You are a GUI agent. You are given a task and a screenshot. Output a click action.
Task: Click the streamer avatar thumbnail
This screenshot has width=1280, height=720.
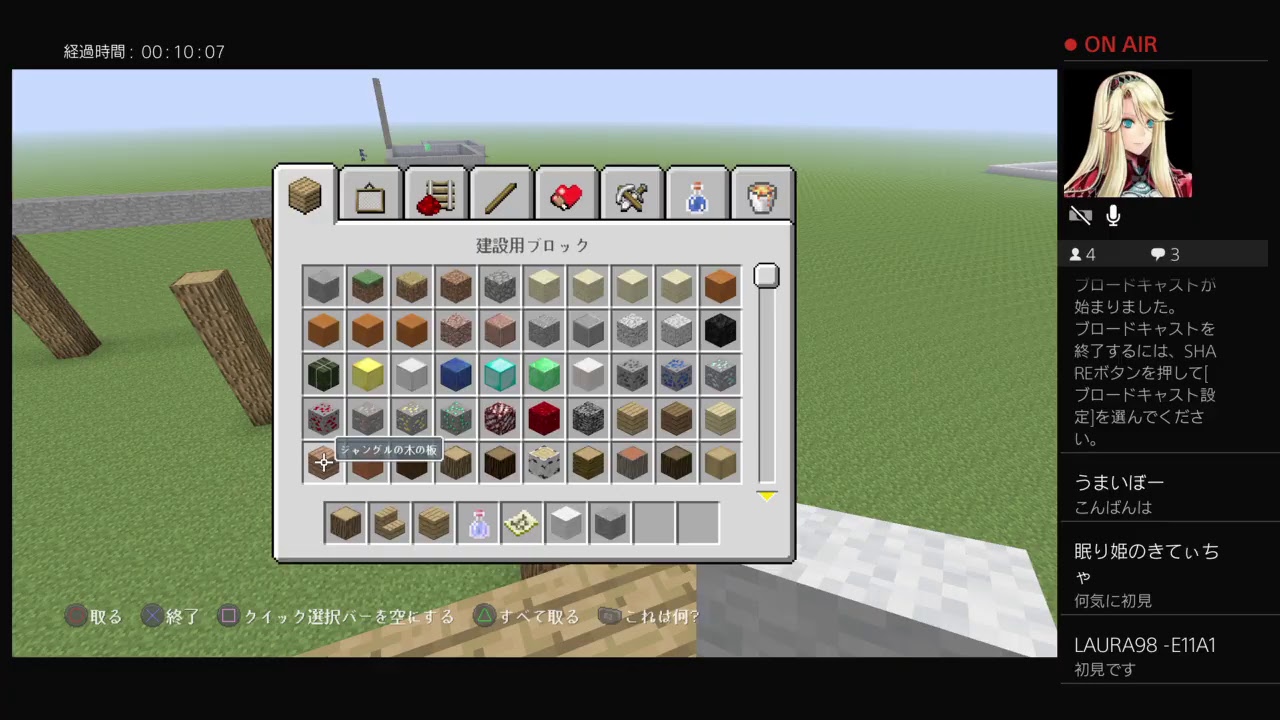[x=1127, y=132]
